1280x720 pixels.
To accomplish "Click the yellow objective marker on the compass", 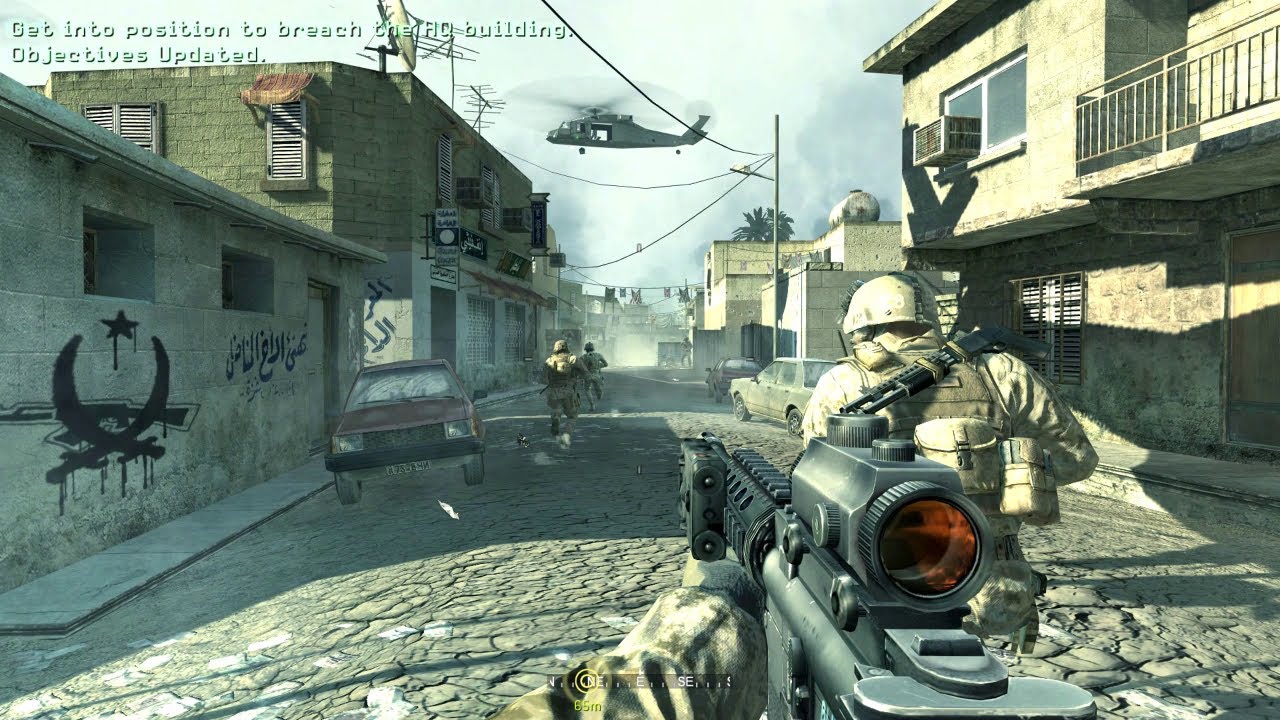I will (588, 682).
